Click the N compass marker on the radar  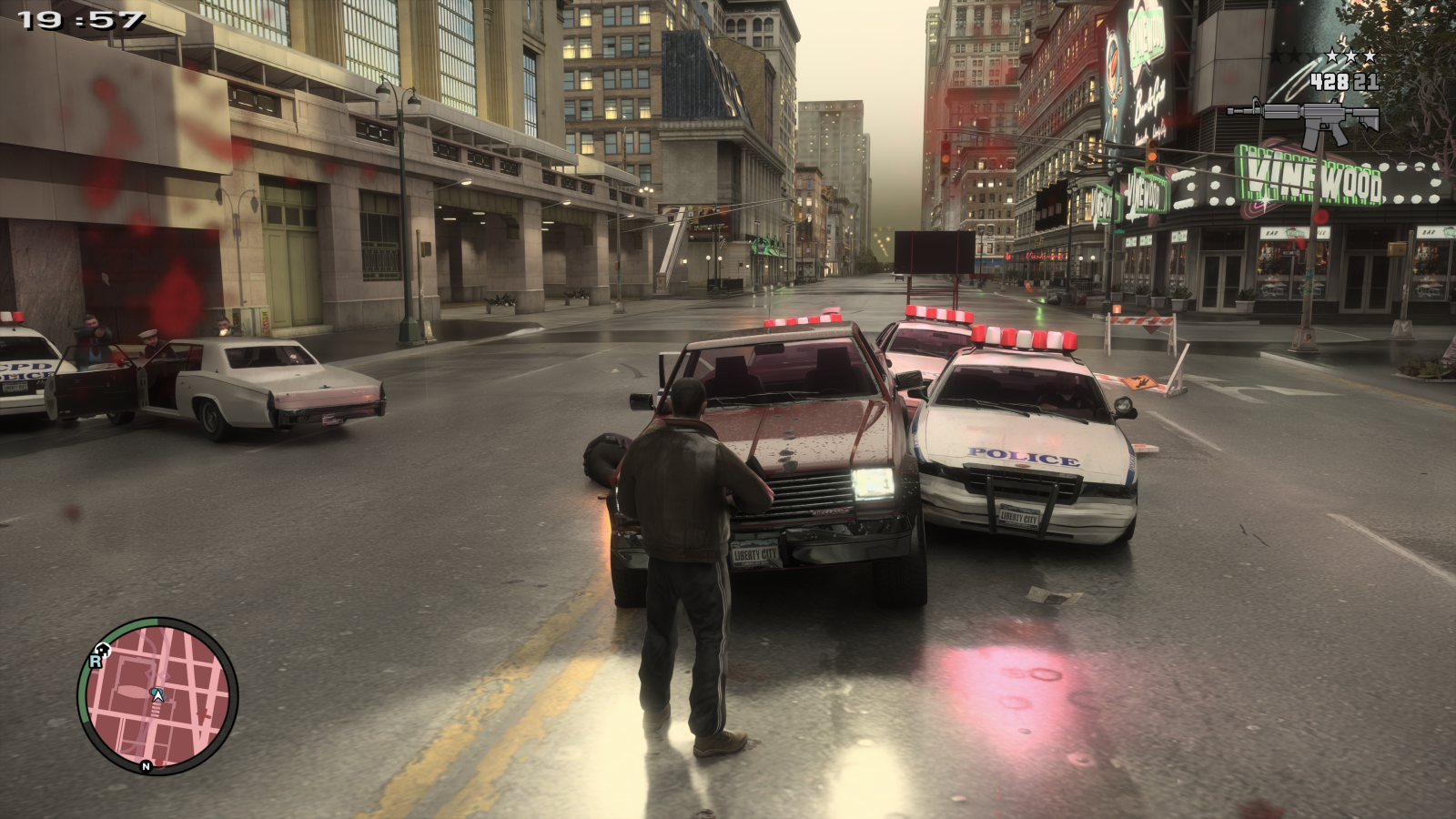(x=145, y=766)
